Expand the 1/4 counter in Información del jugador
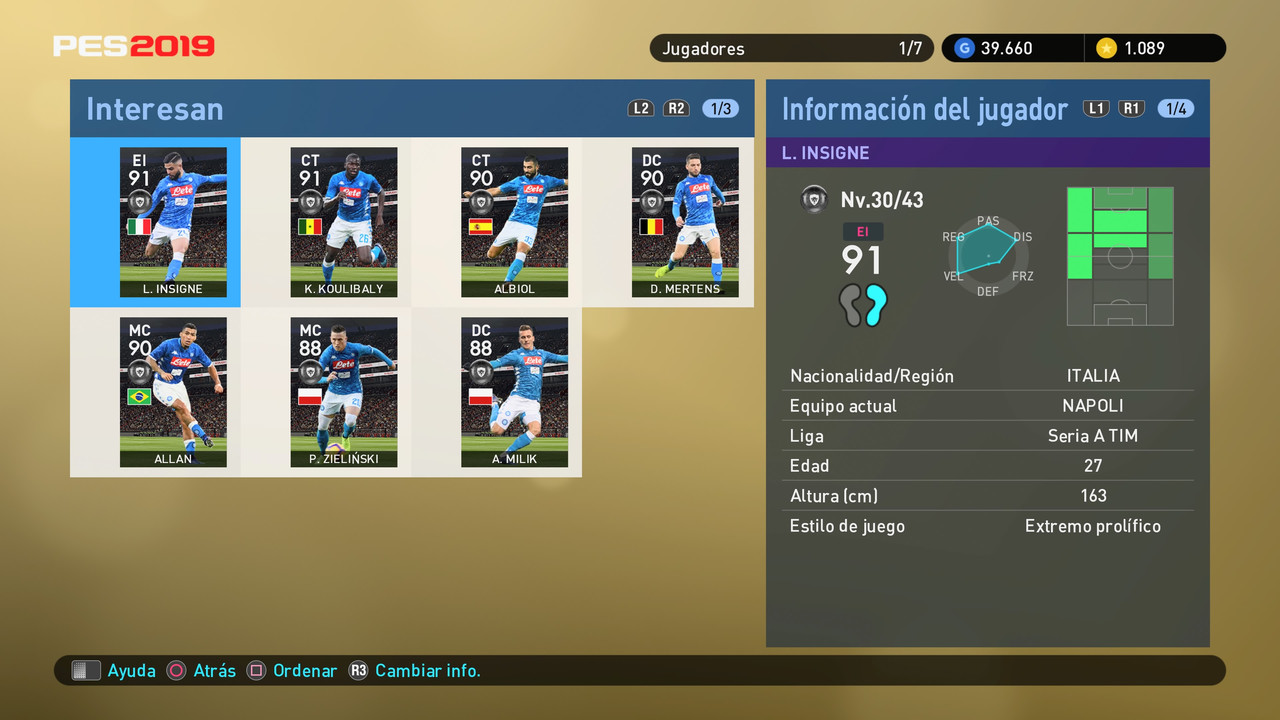This screenshot has width=1280, height=720. [1176, 108]
